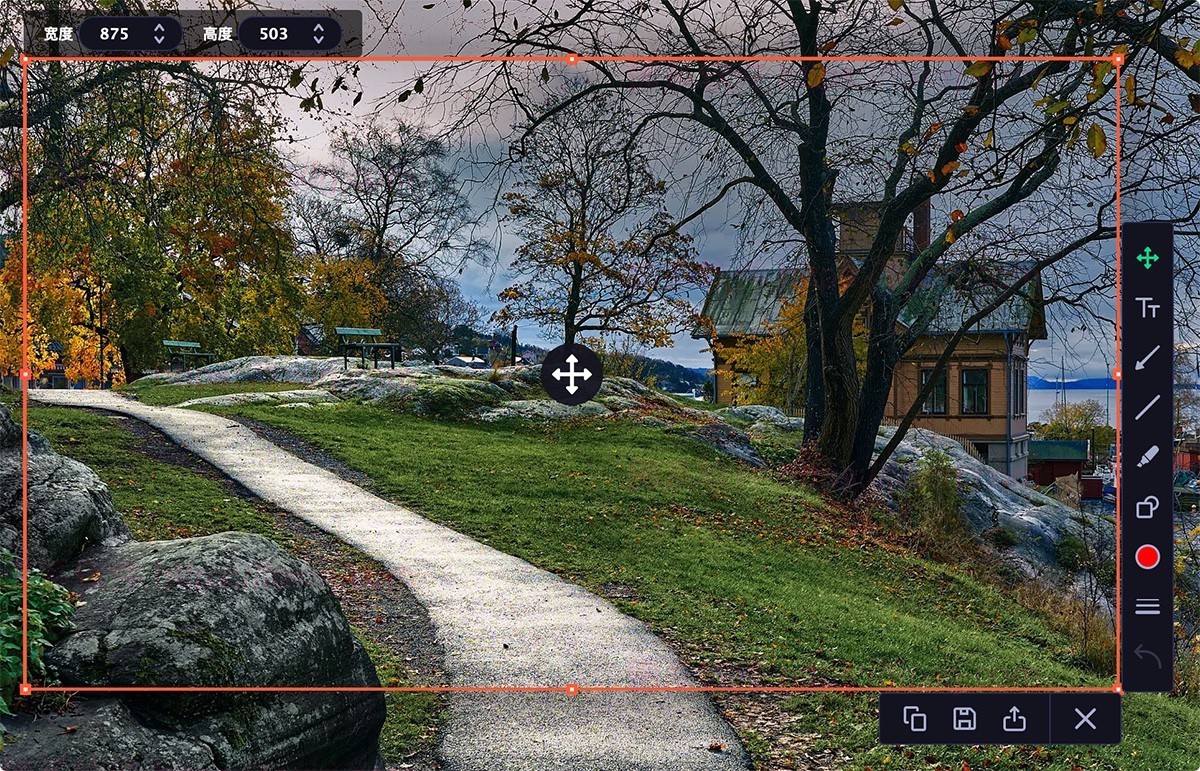
Task: Increase the width with the up arrow
Action: 159,28
